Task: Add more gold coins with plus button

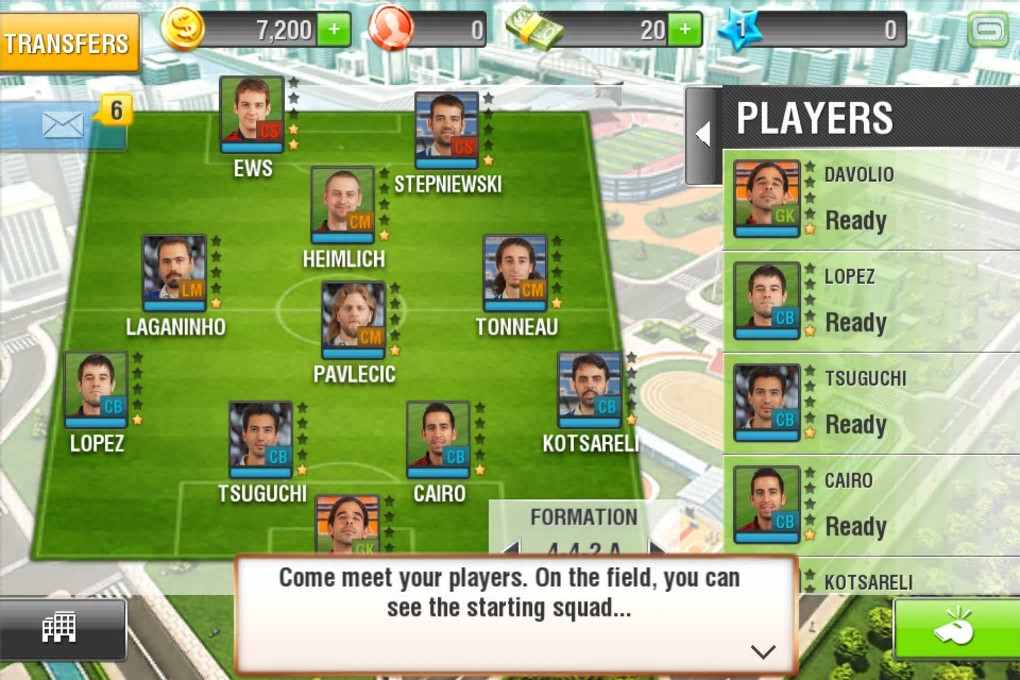Action: coord(334,30)
